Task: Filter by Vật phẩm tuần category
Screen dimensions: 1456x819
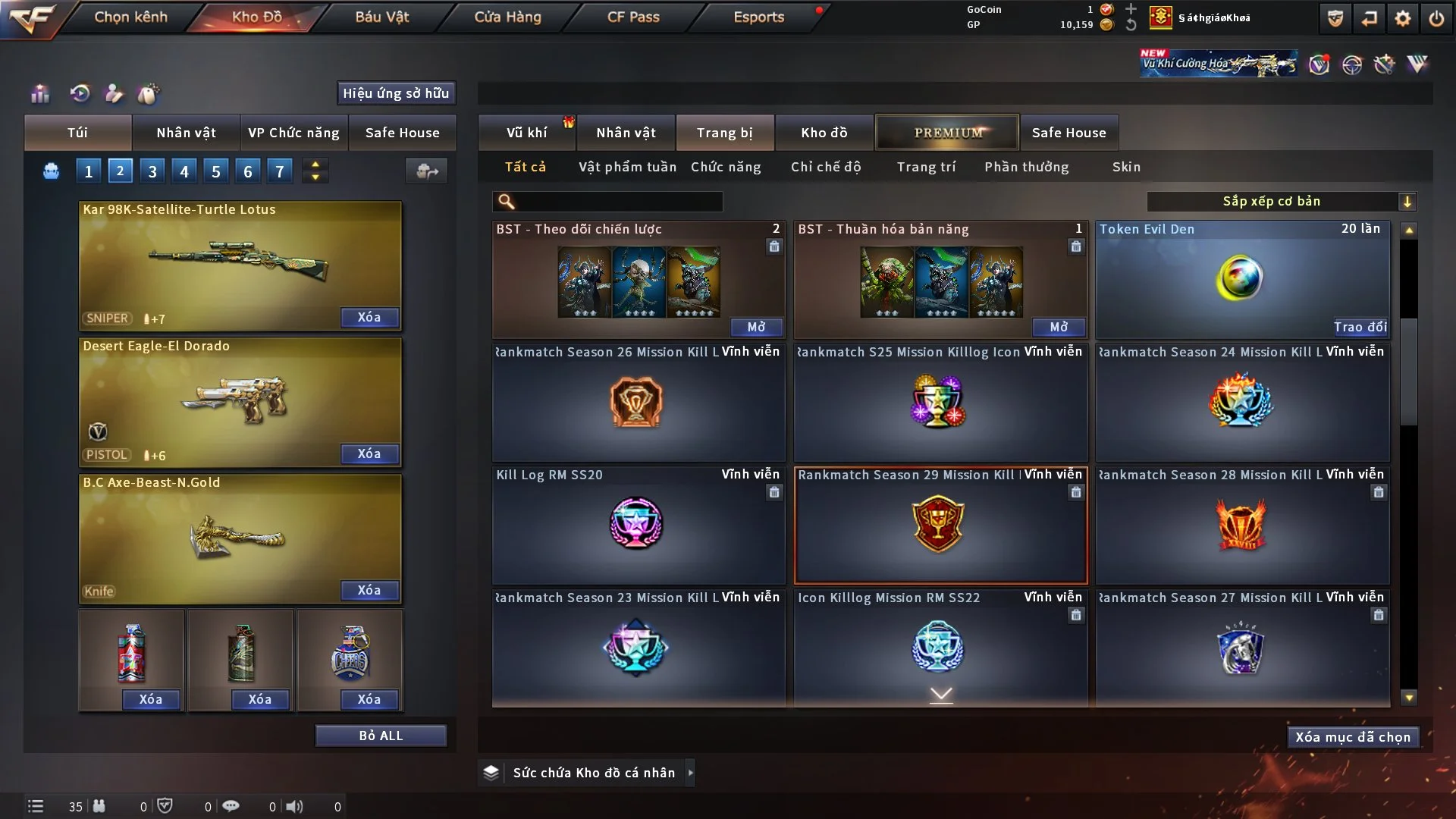Action: click(627, 167)
